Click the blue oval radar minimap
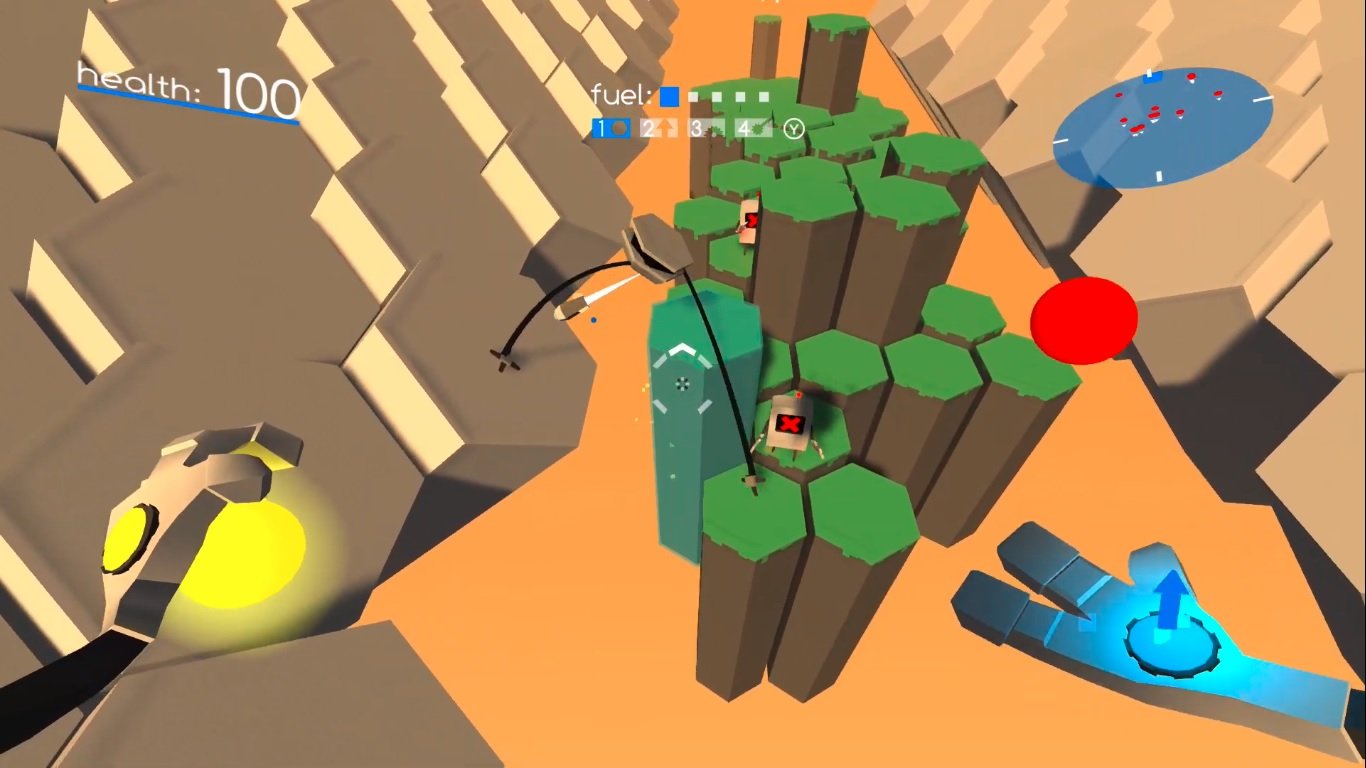 click(x=1162, y=128)
